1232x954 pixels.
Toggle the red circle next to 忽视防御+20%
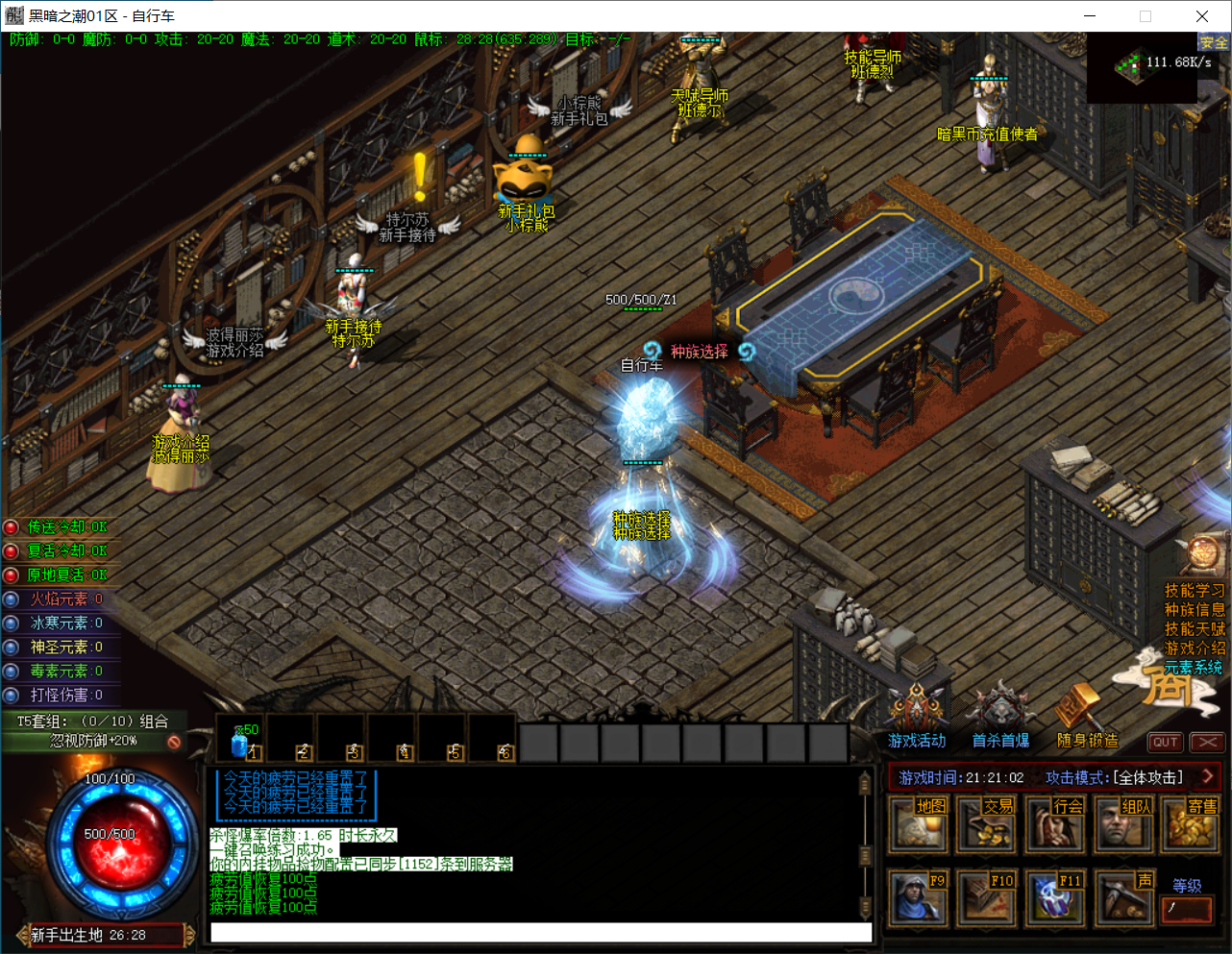coord(174,742)
